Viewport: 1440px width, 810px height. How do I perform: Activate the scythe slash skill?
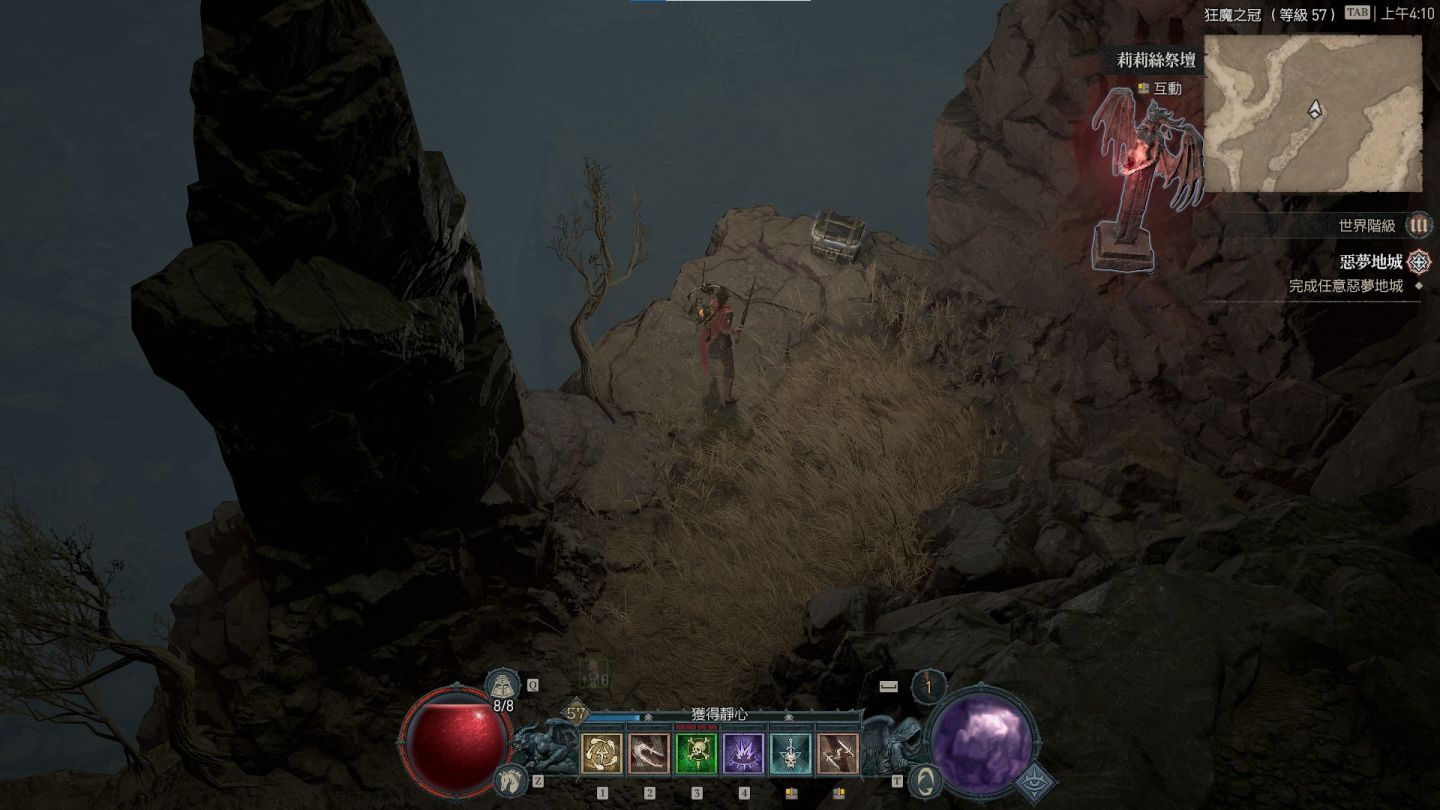649,753
